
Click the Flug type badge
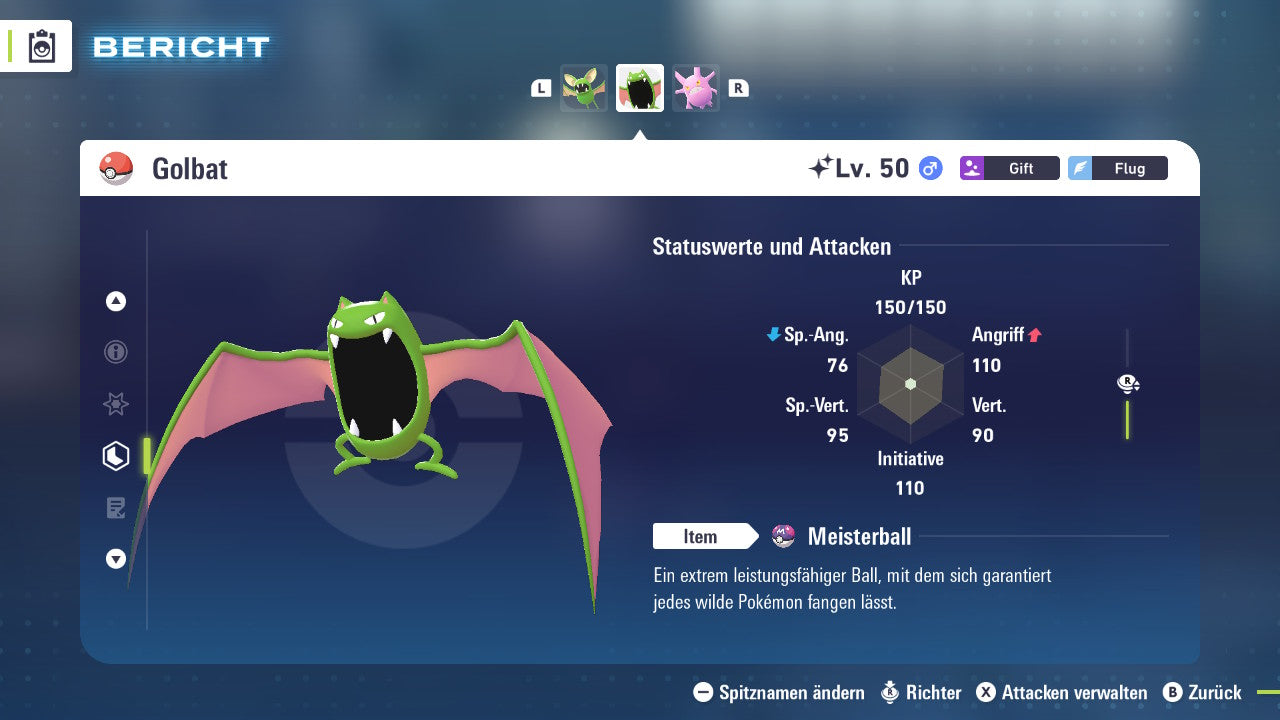coord(1117,168)
